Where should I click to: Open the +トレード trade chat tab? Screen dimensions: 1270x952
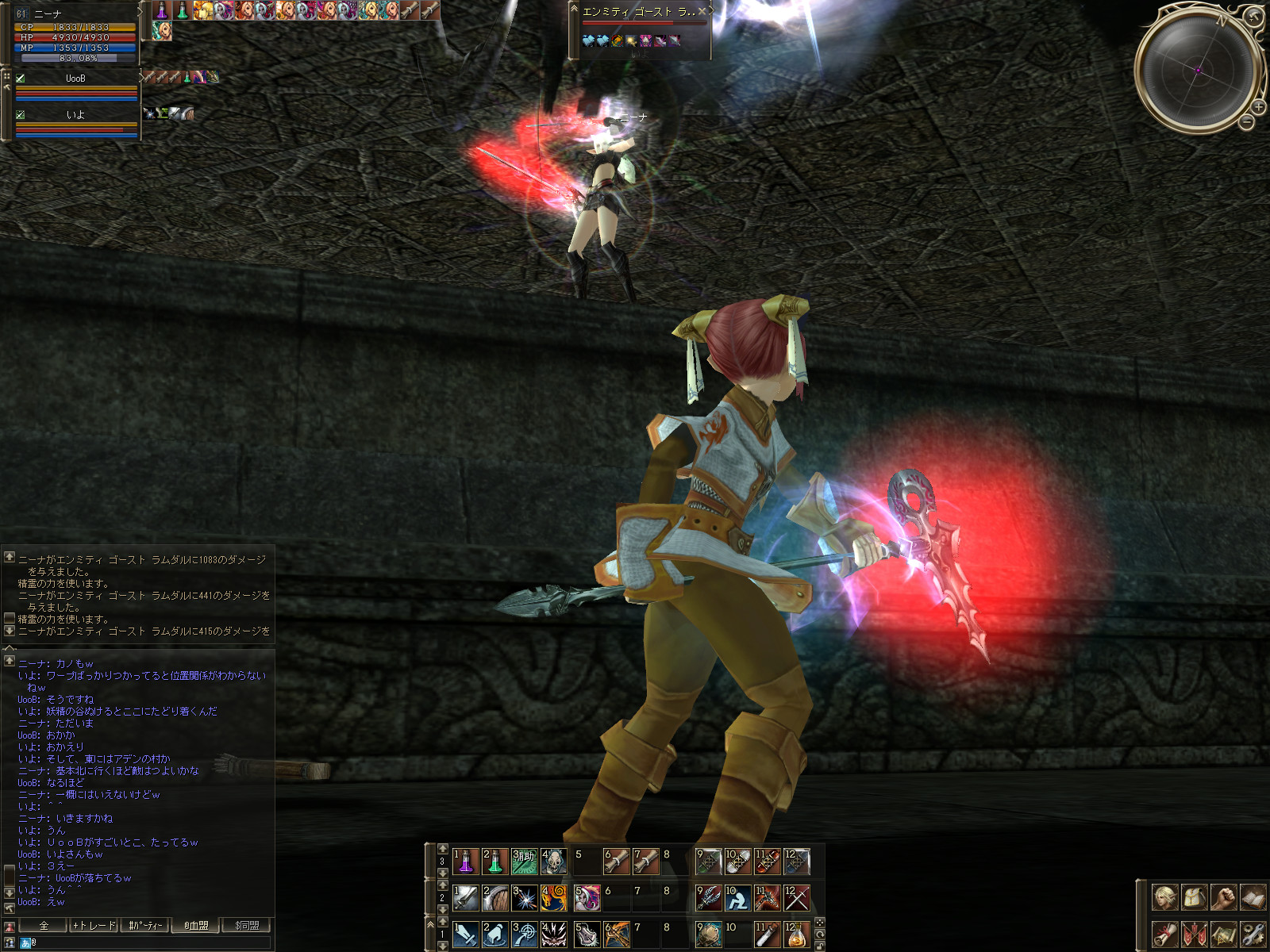pos(94,925)
